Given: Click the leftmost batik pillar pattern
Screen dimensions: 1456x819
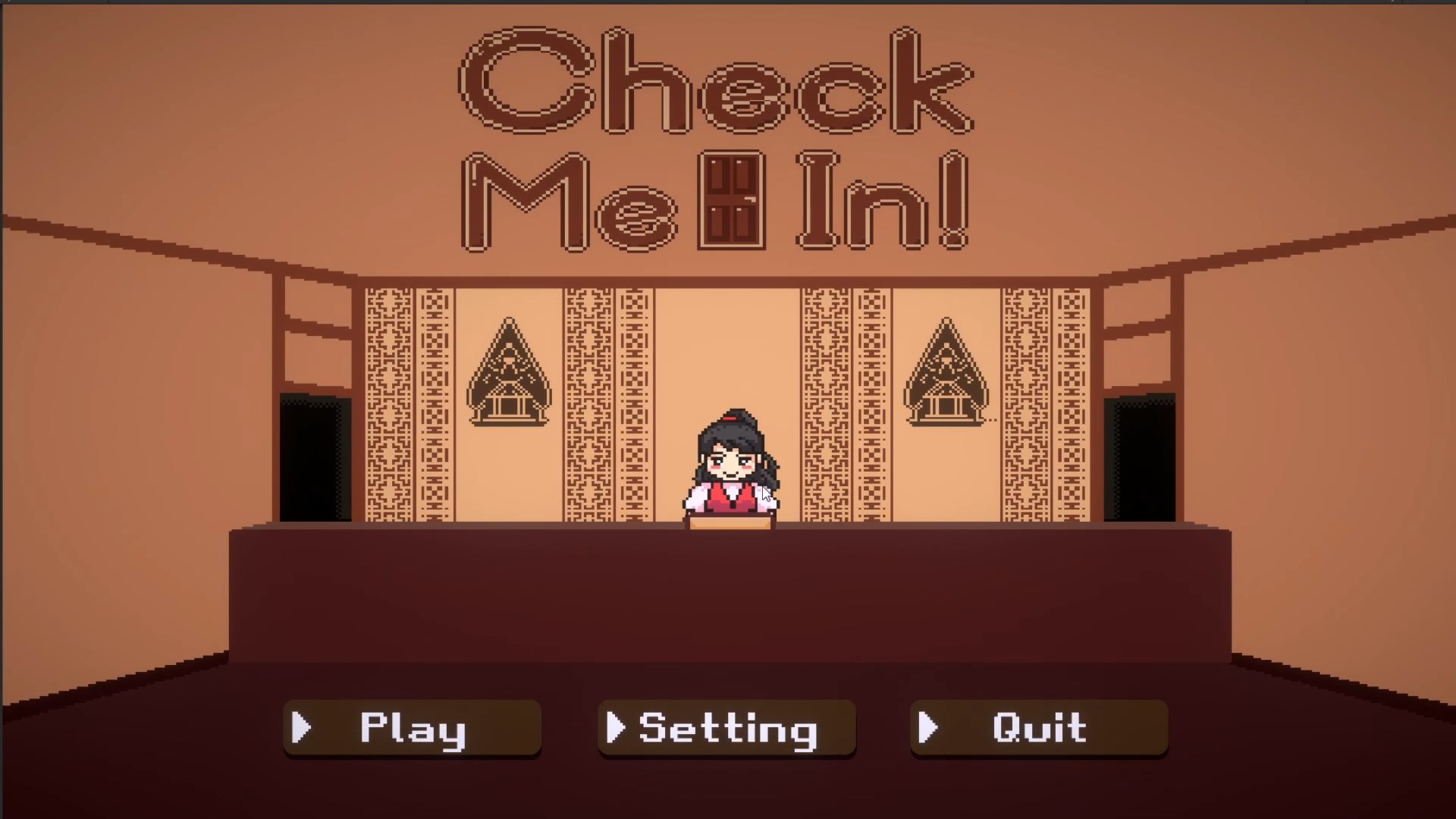Looking at the screenshot, I should click(x=388, y=402).
